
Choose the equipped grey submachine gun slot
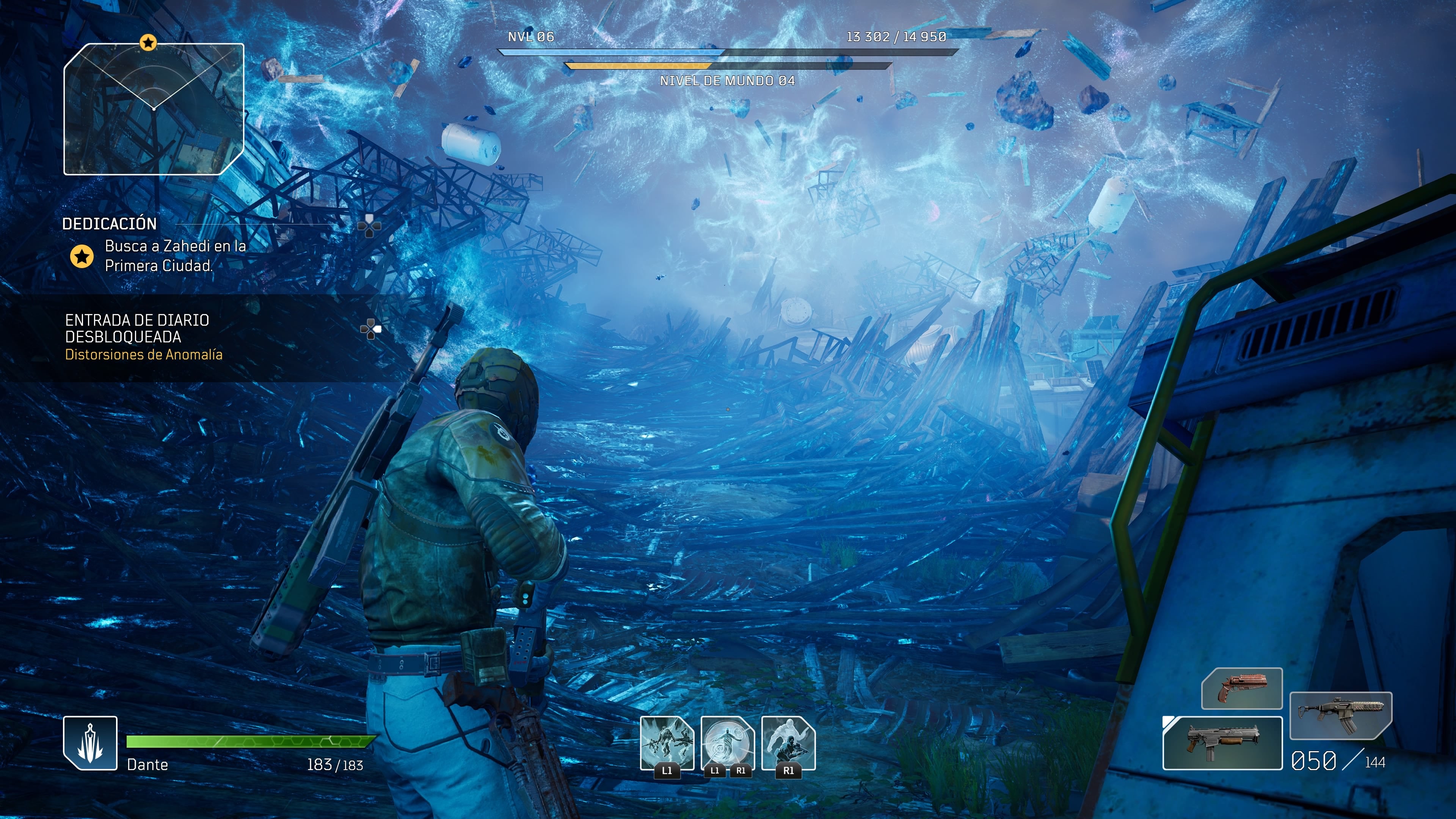coord(1222,743)
